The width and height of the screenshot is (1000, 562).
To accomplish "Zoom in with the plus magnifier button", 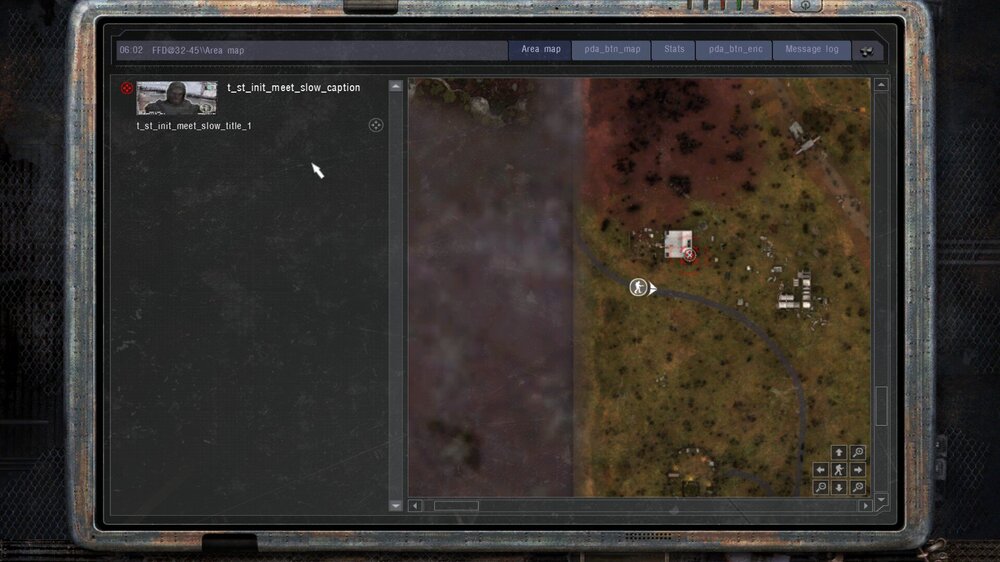I will coord(857,453).
